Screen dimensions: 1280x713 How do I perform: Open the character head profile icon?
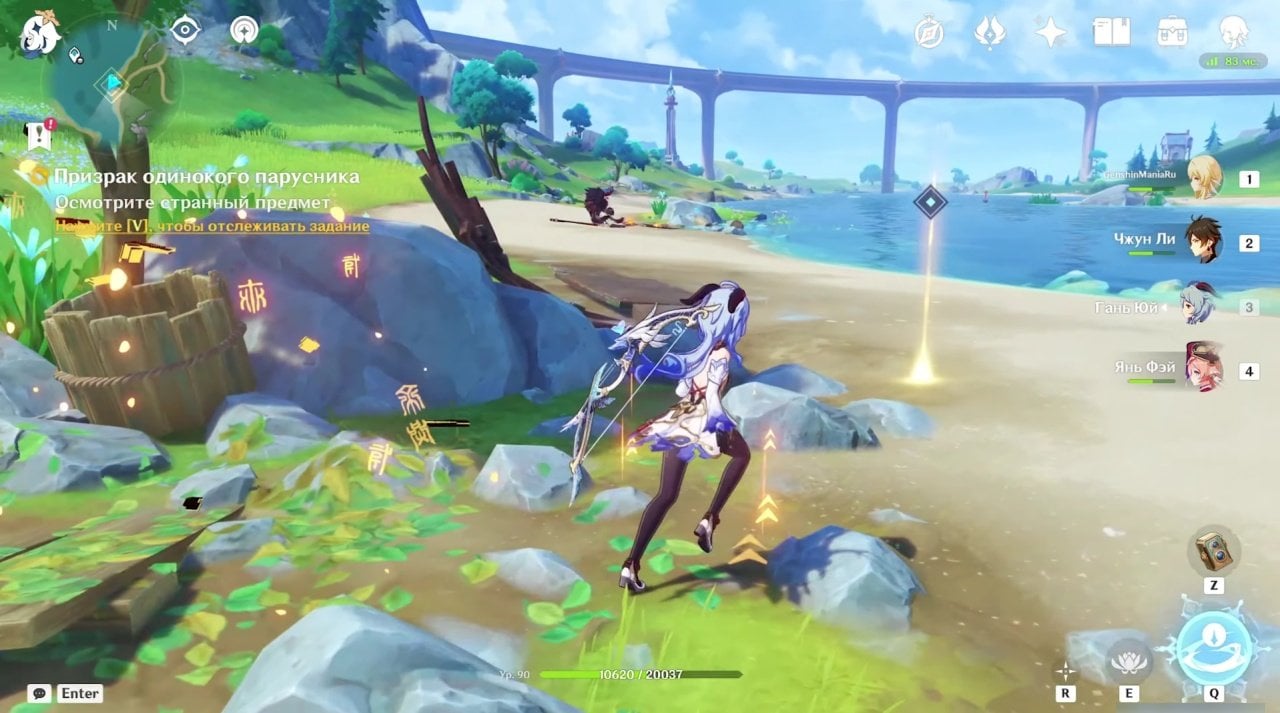[x=1233, y=33]
